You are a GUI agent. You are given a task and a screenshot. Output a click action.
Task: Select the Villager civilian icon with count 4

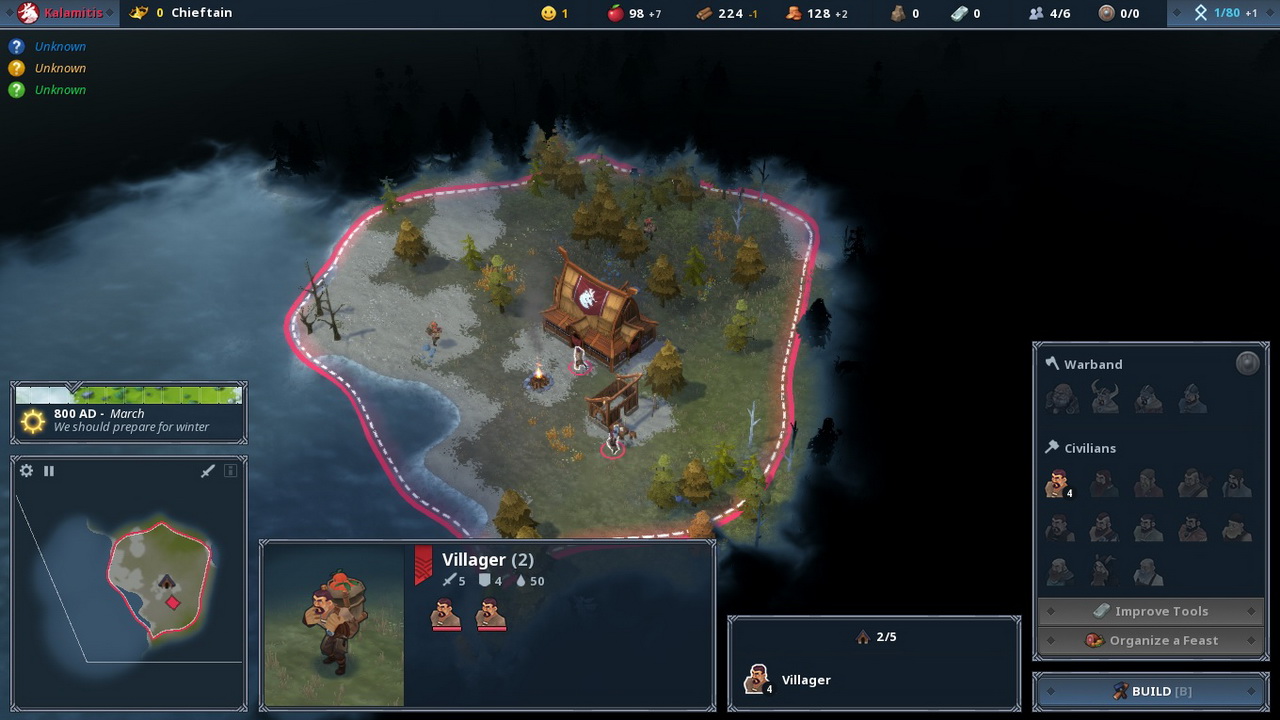click(x=1058, y=484)
